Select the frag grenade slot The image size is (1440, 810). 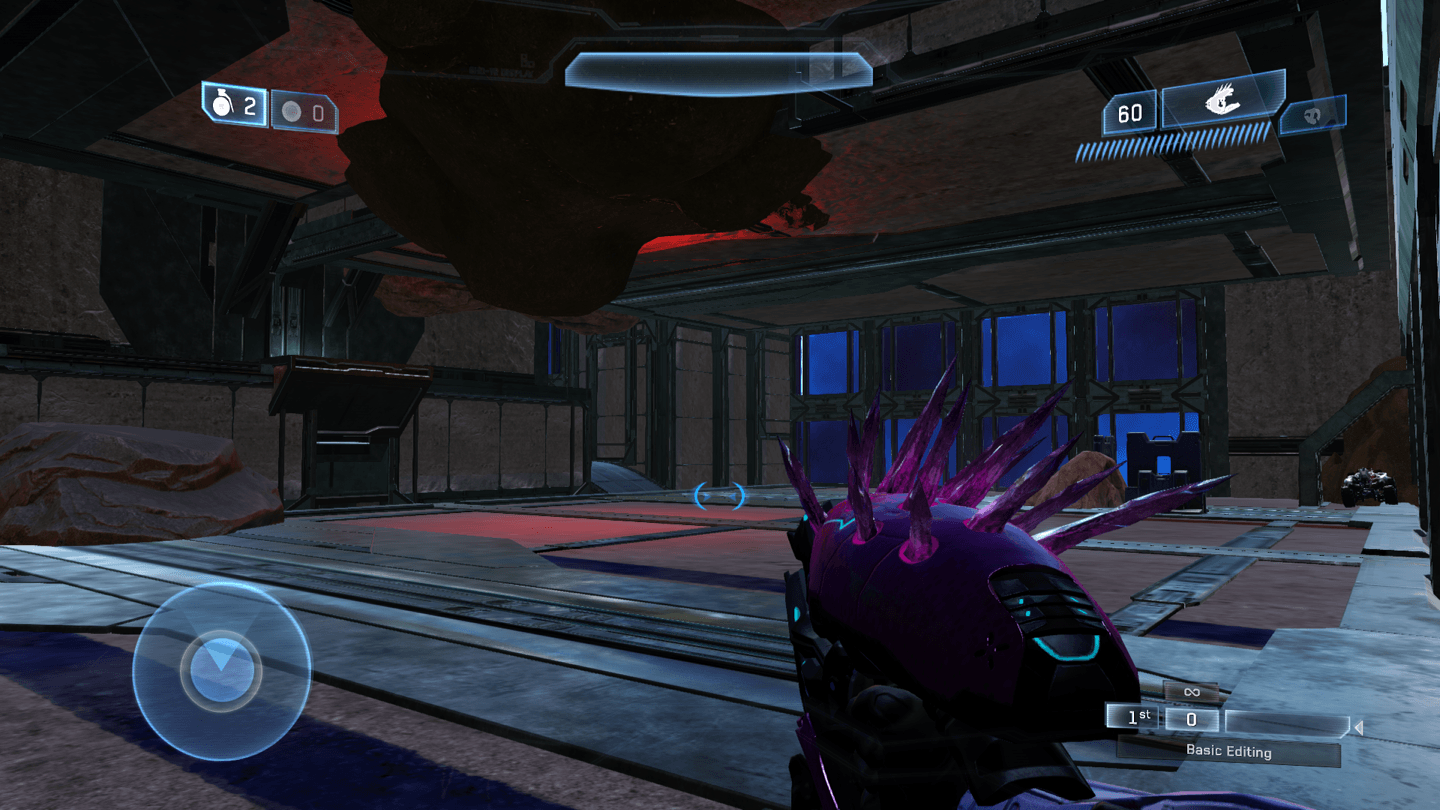click(235, 105)
